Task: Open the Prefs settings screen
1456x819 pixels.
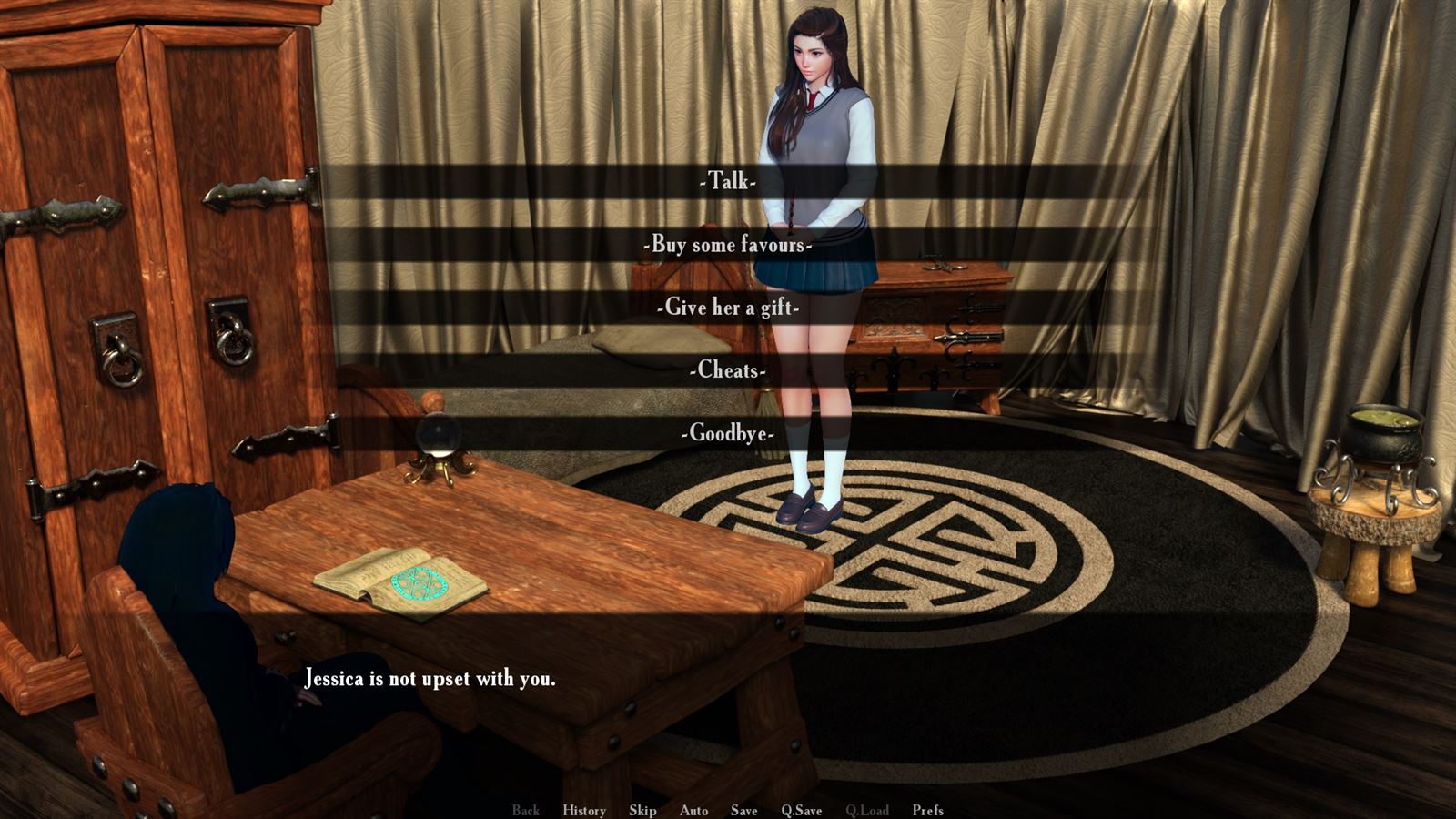Action: (x=927, y=810)
